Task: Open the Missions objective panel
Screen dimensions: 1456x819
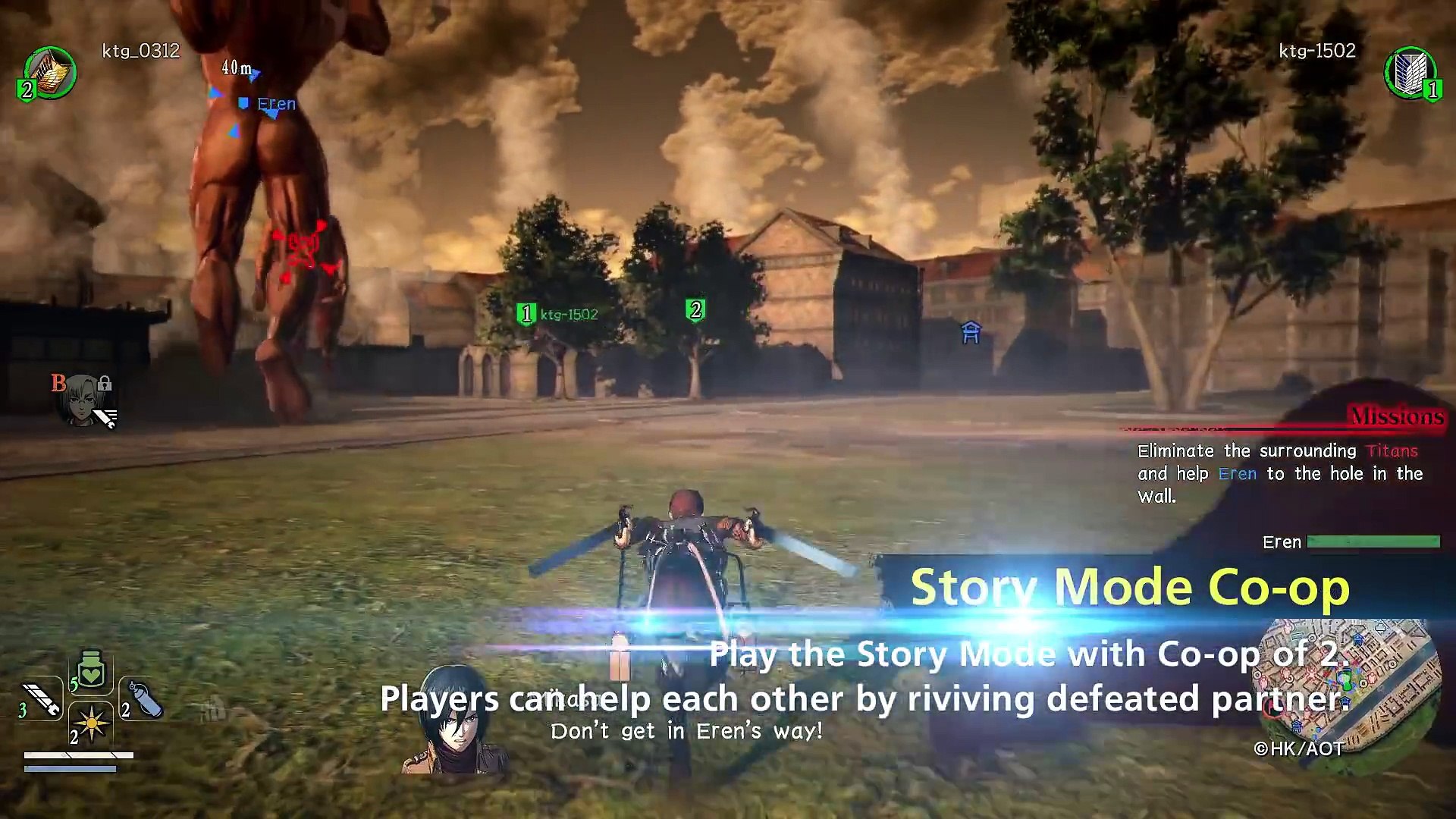Action: click(1395, 416)
